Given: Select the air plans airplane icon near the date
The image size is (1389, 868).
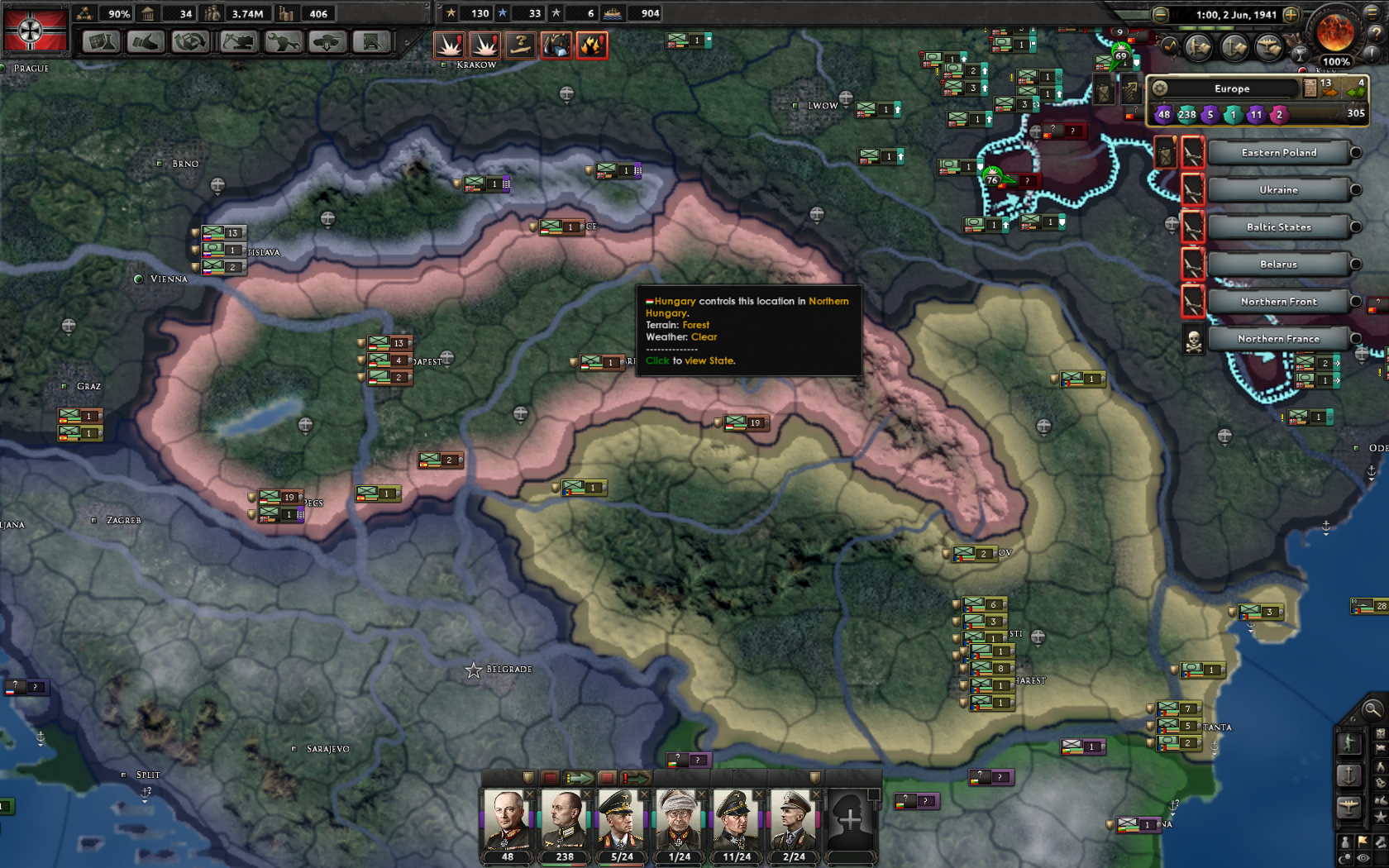Looking at the screenshot, I should 1268,46.
